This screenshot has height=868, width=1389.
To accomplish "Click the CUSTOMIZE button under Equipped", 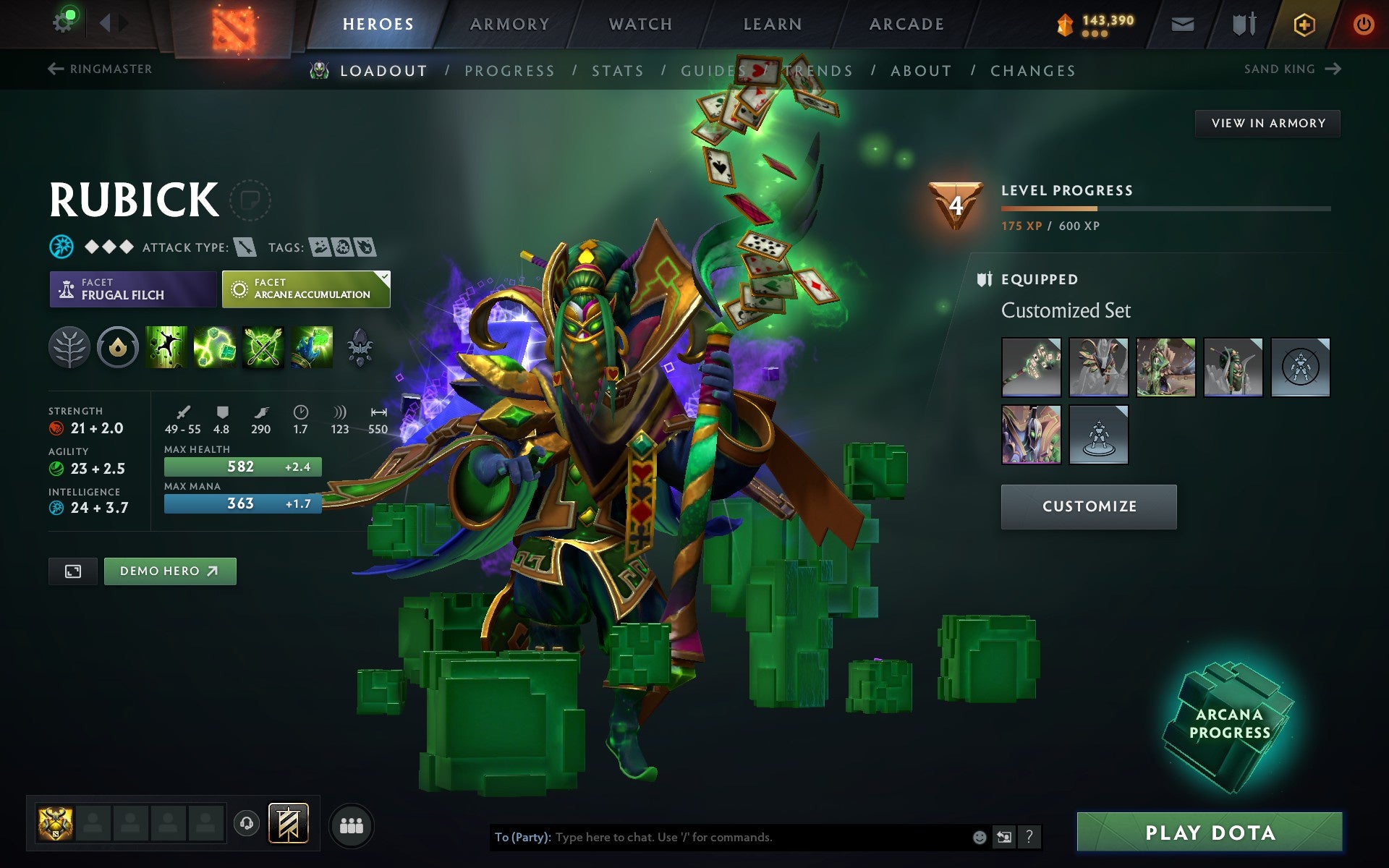I will coord(1088,506).
